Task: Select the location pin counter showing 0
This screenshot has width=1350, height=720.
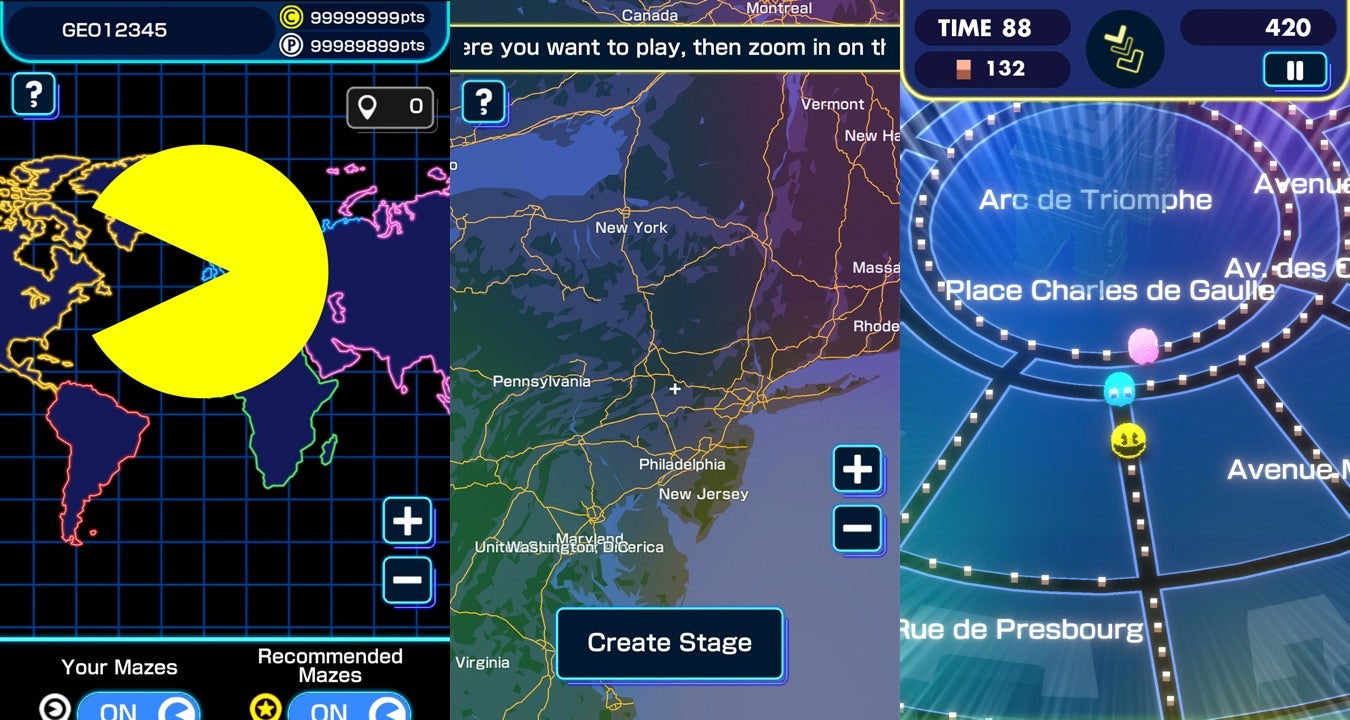Action: 390,108
